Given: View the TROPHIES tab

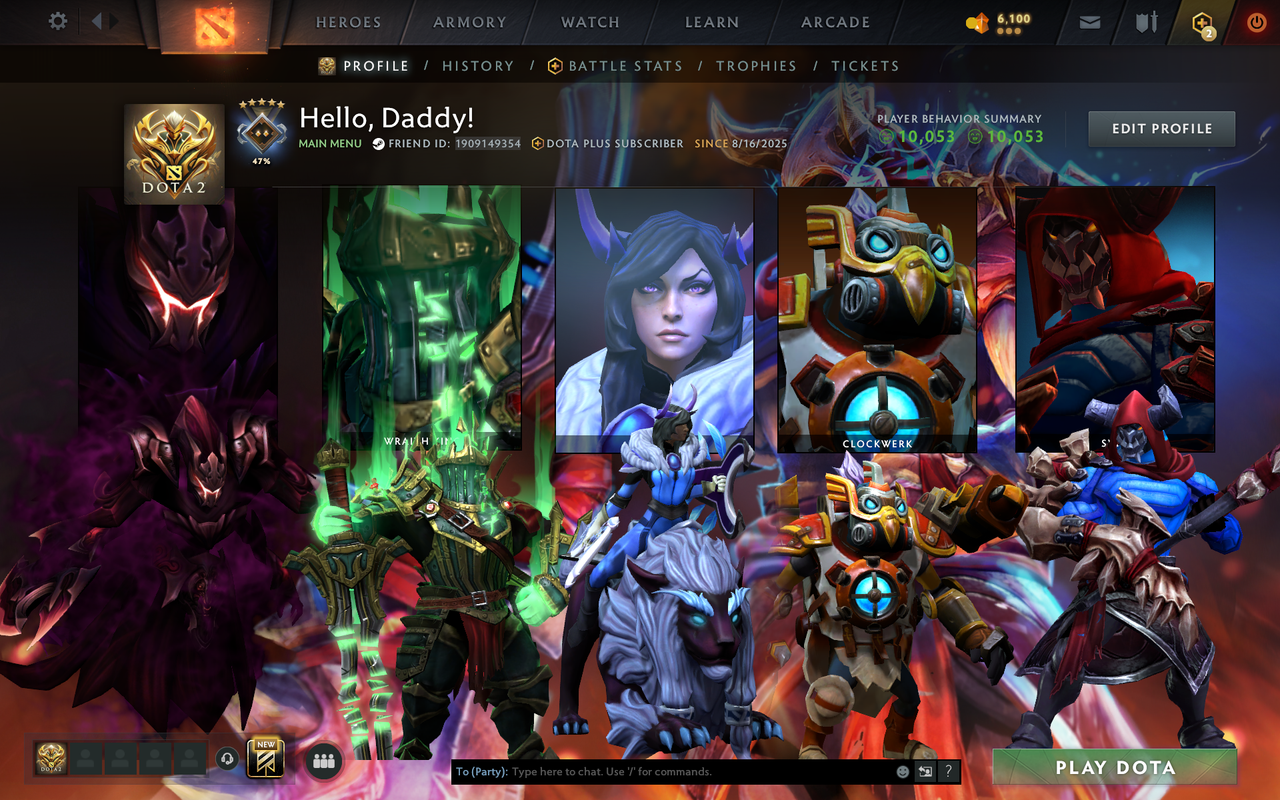Looking at the screenshot, I should click(x=757, y=66).
